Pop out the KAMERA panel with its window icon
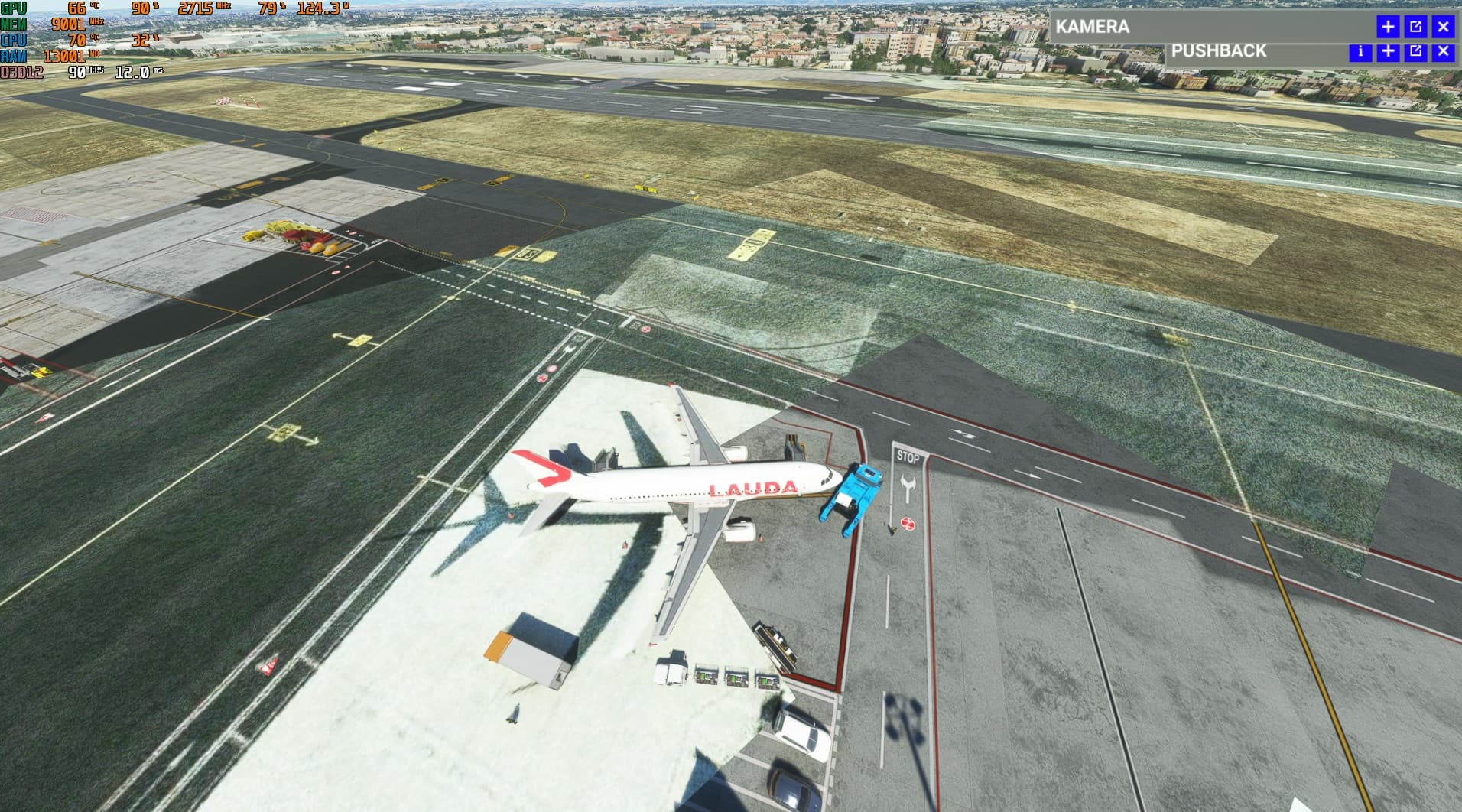This screenshot has height=812, width=1462. click(x=1416, y=28)
